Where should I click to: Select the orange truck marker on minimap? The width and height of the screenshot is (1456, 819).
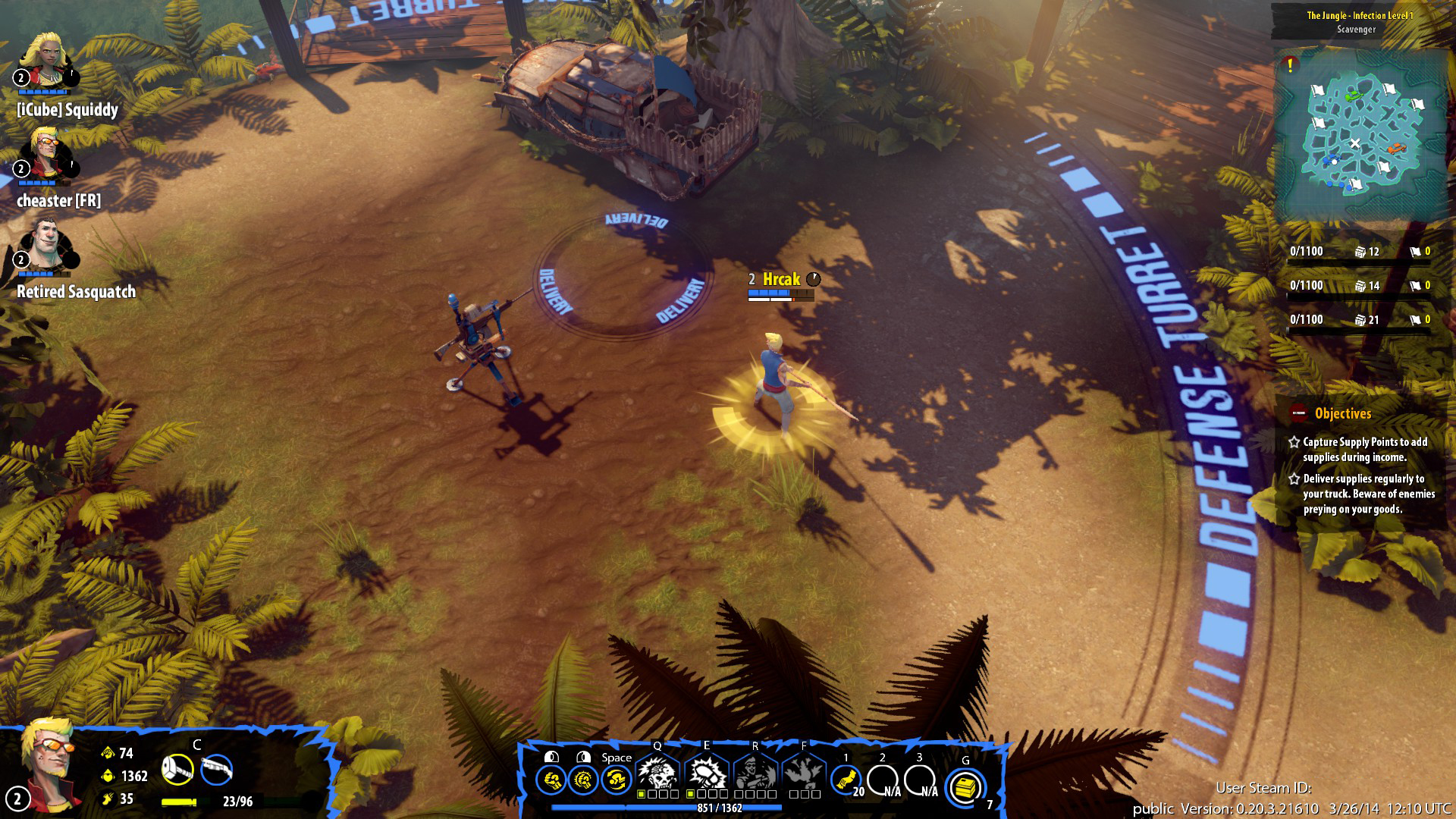(1398, 148)
